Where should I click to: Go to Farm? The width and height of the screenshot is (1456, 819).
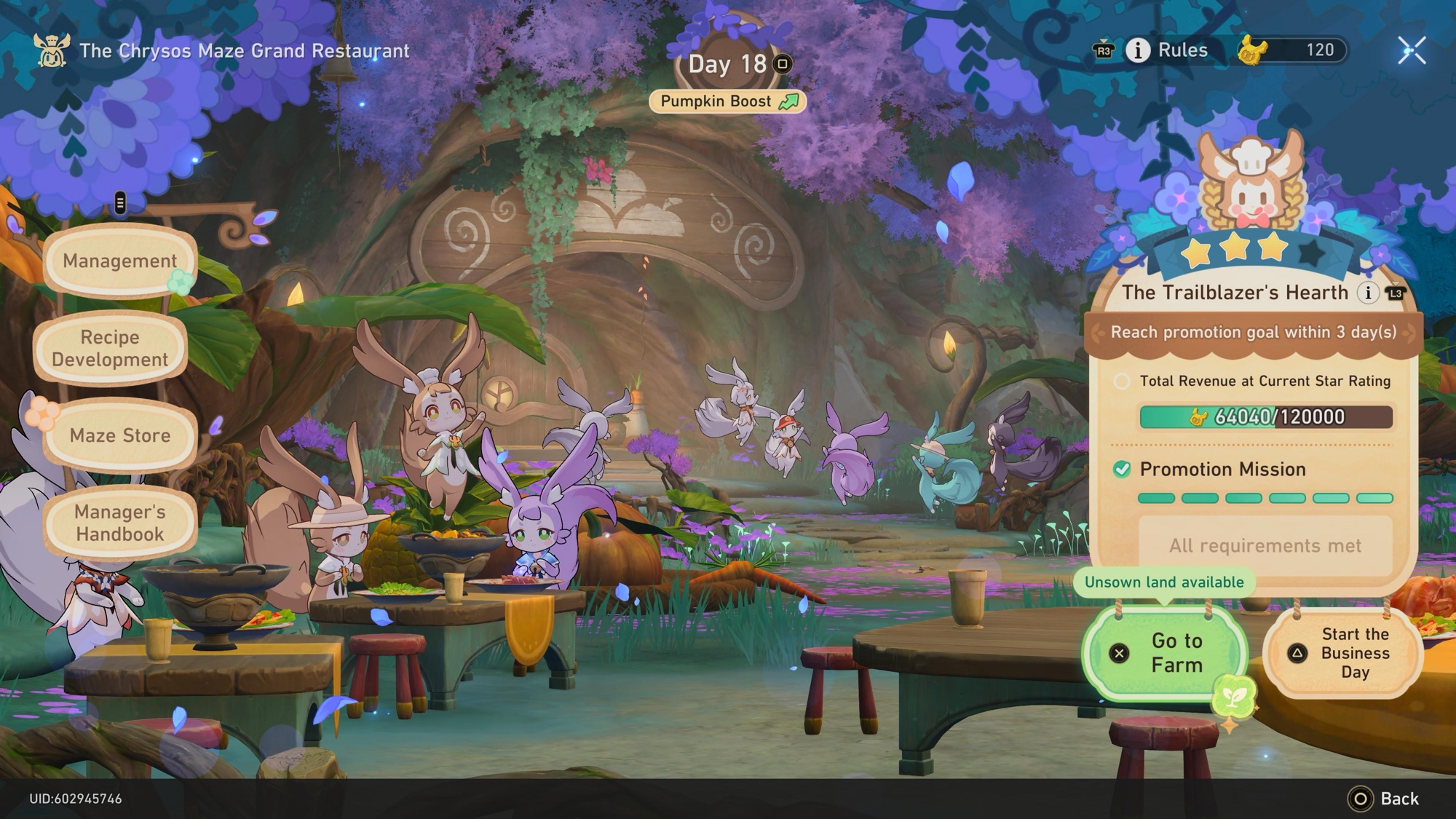coord(1165,653)
